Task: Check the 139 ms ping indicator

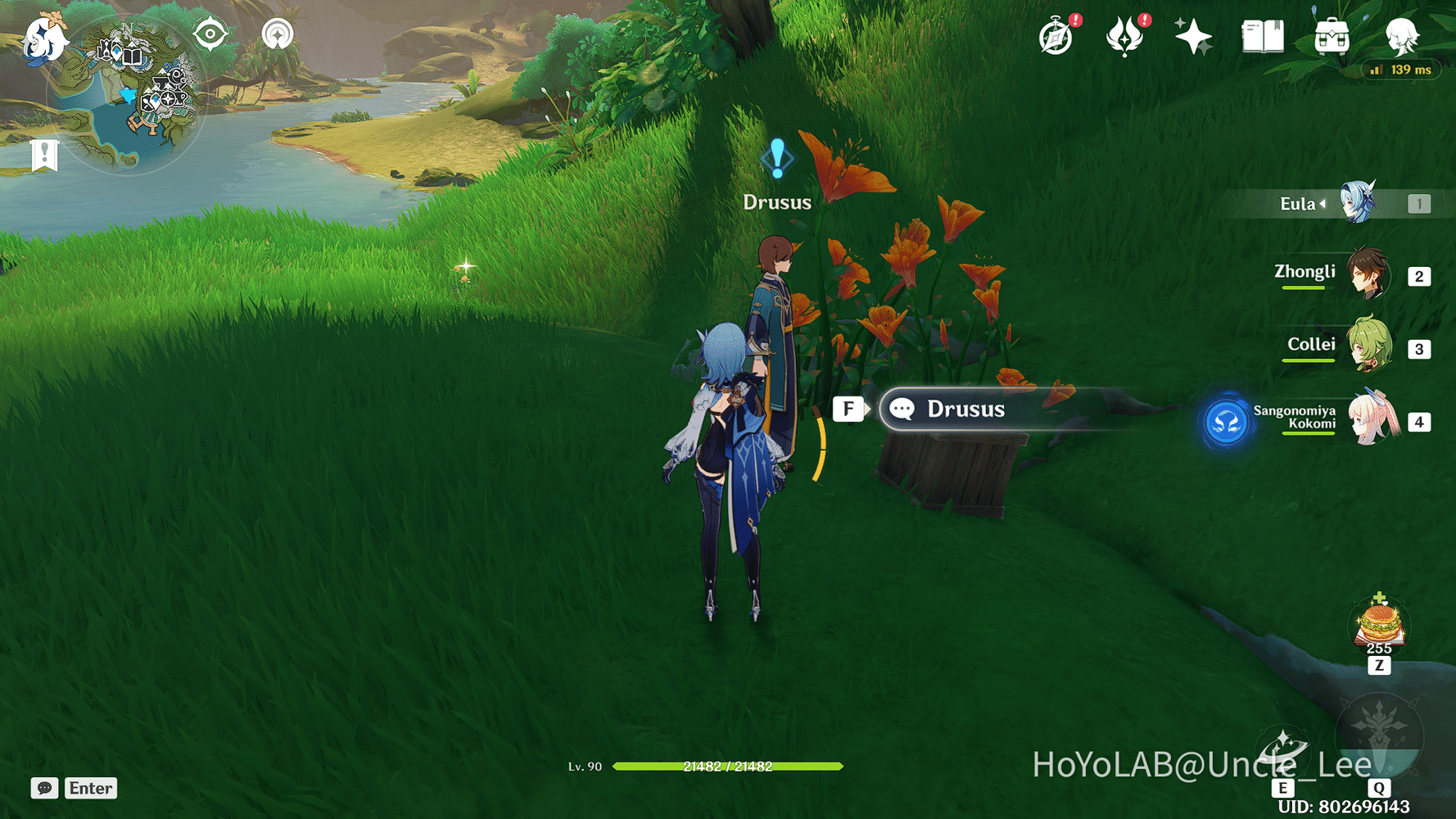Action: 1402,70
